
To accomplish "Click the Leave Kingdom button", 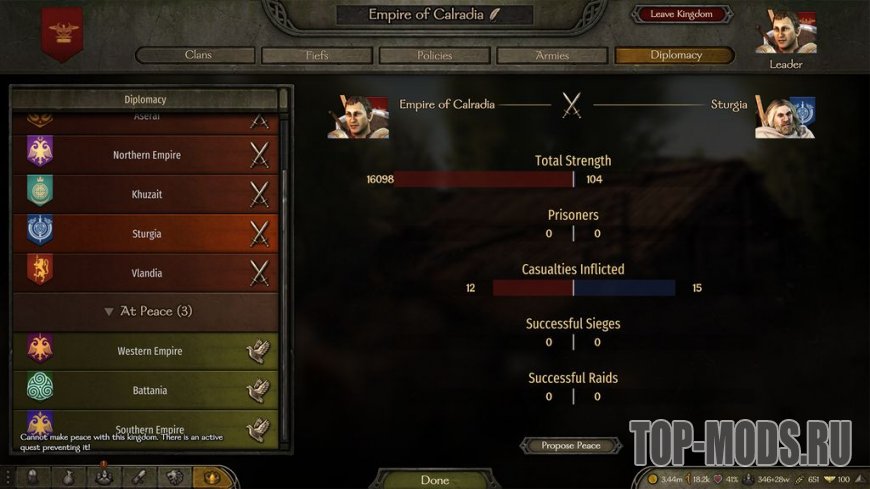I will click(x=681, y=14).
